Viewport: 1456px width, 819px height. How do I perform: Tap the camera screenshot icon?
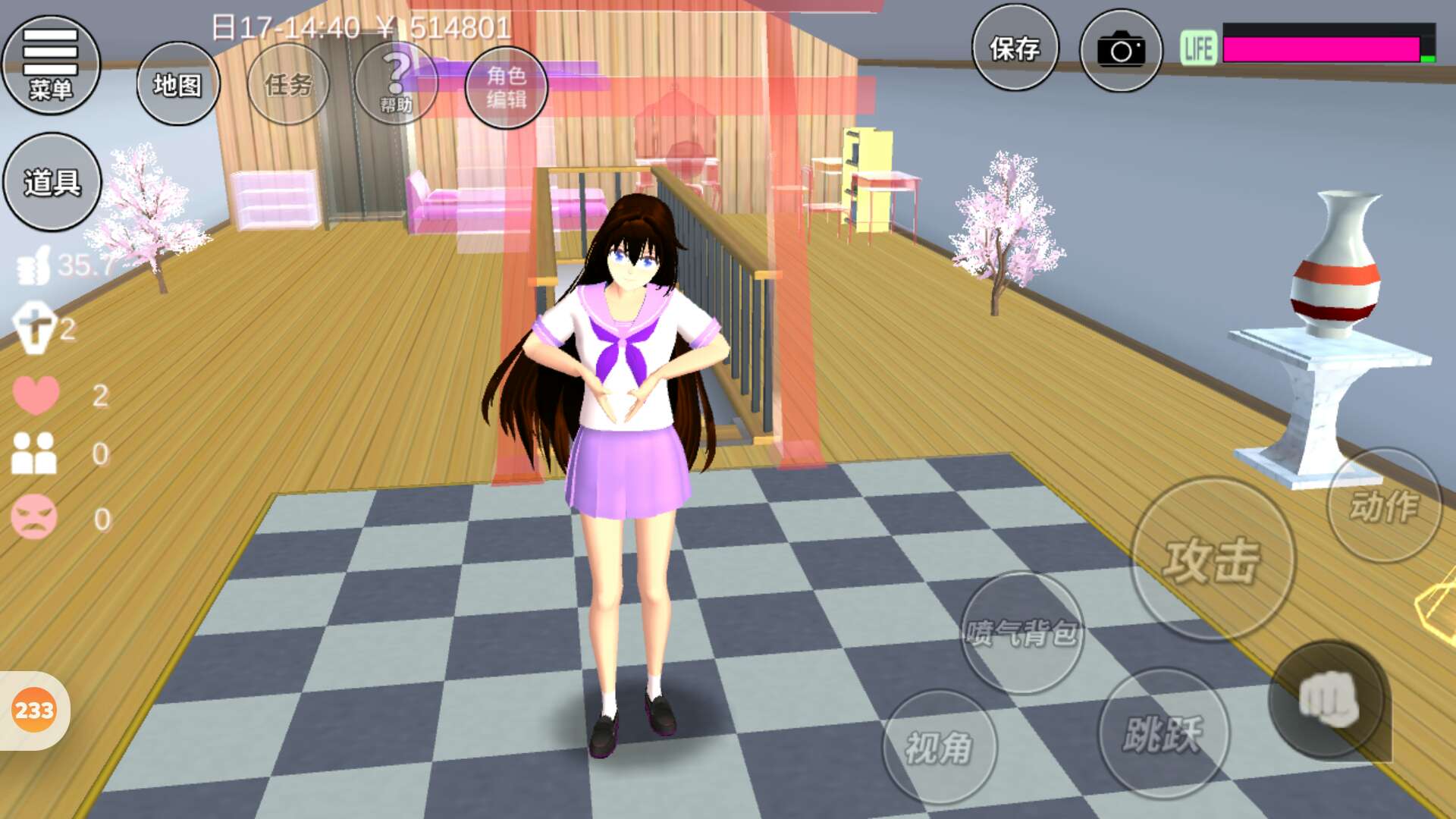(1121, 50)
